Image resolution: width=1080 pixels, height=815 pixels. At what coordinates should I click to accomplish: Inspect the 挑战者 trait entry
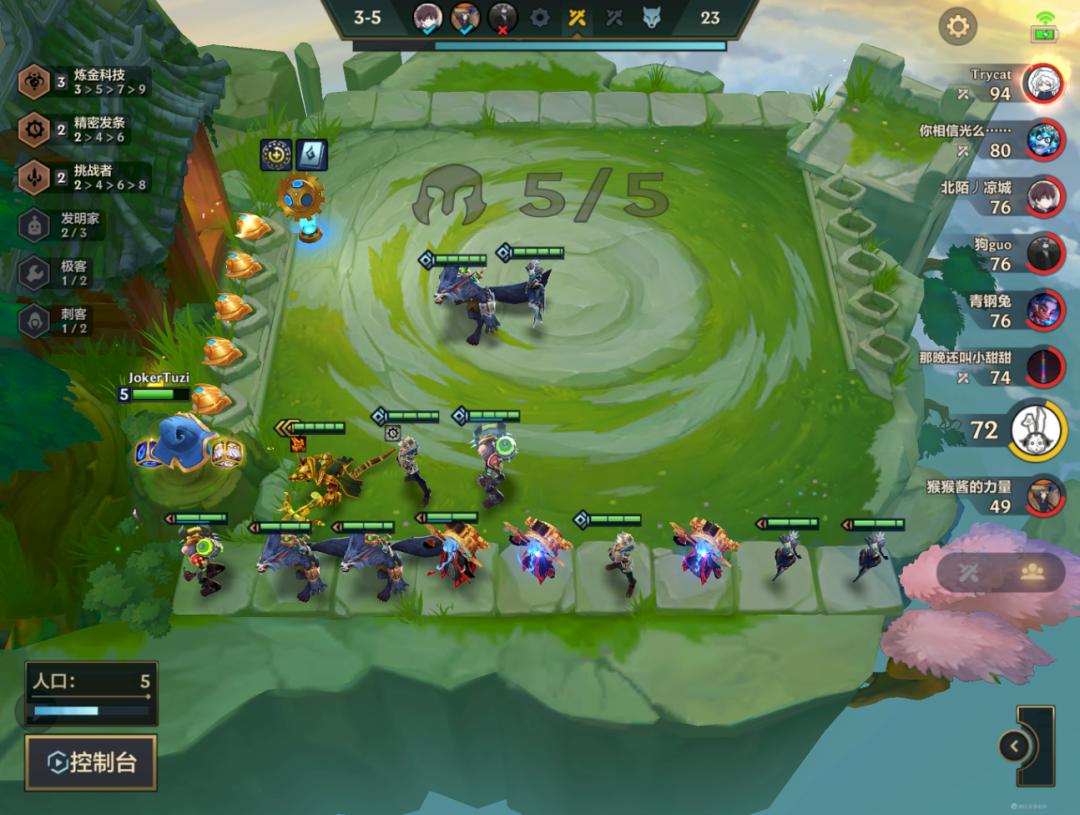pyautogui.click(x=85, y=177)
